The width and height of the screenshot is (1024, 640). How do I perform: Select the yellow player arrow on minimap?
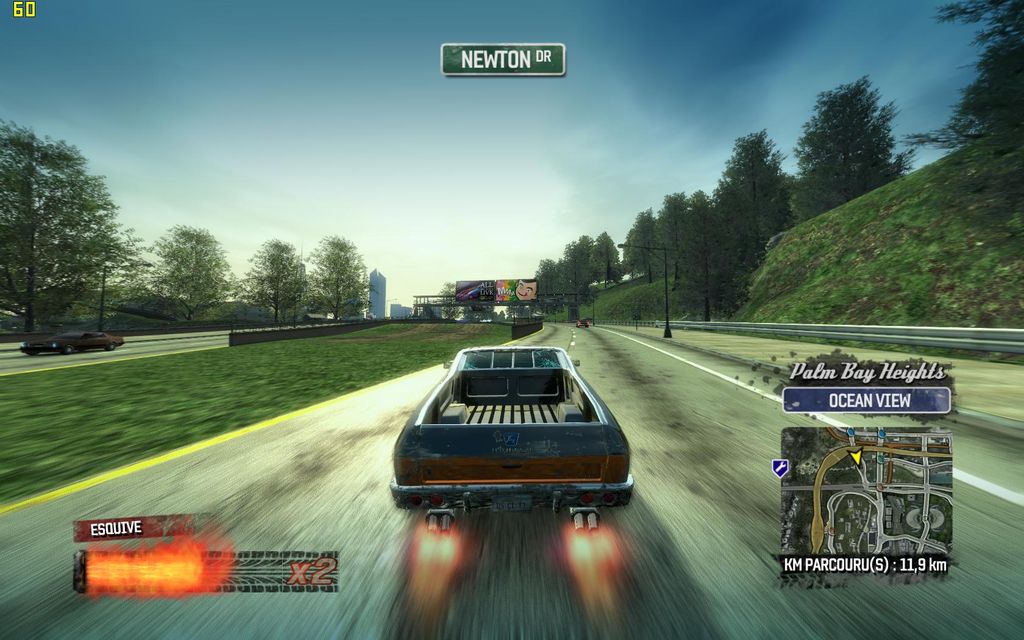855,456
